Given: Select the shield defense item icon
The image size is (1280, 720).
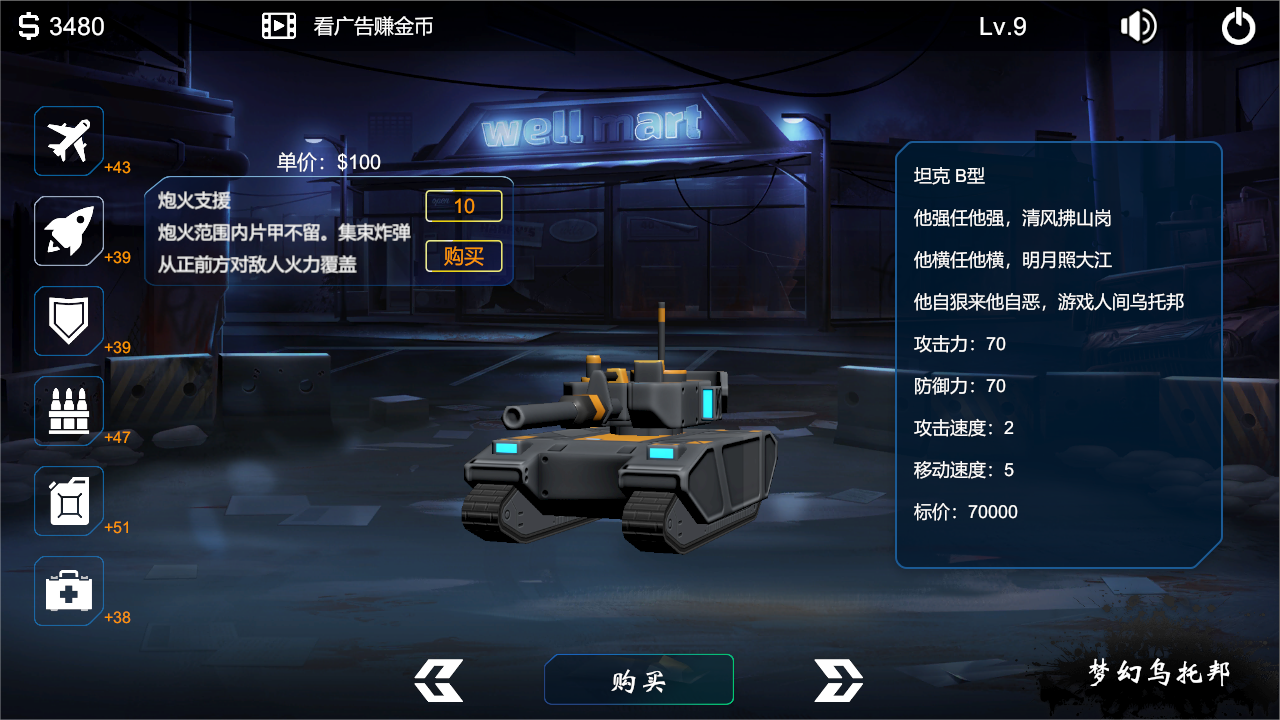Looking at the screenshot, I should click(x=68, y=320).
